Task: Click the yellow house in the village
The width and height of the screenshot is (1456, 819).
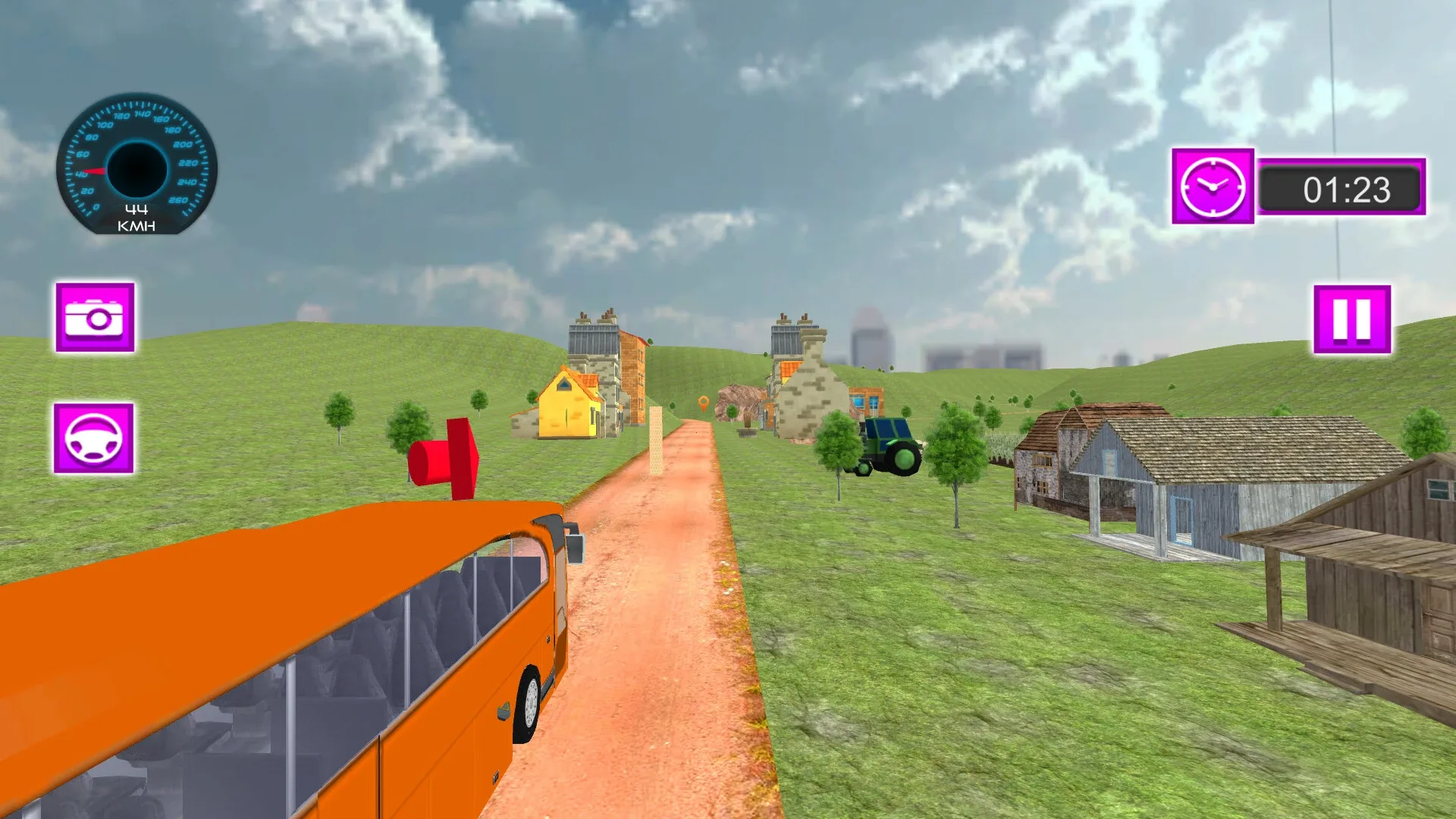Action: coord(566,404)
